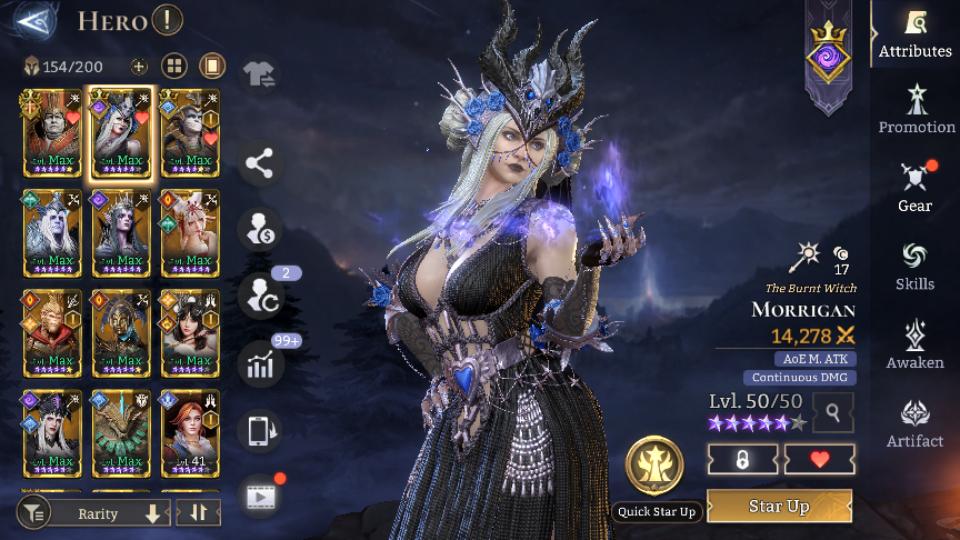View the Skills tab
Screen dimensions: 960x540
click(915, 266)
